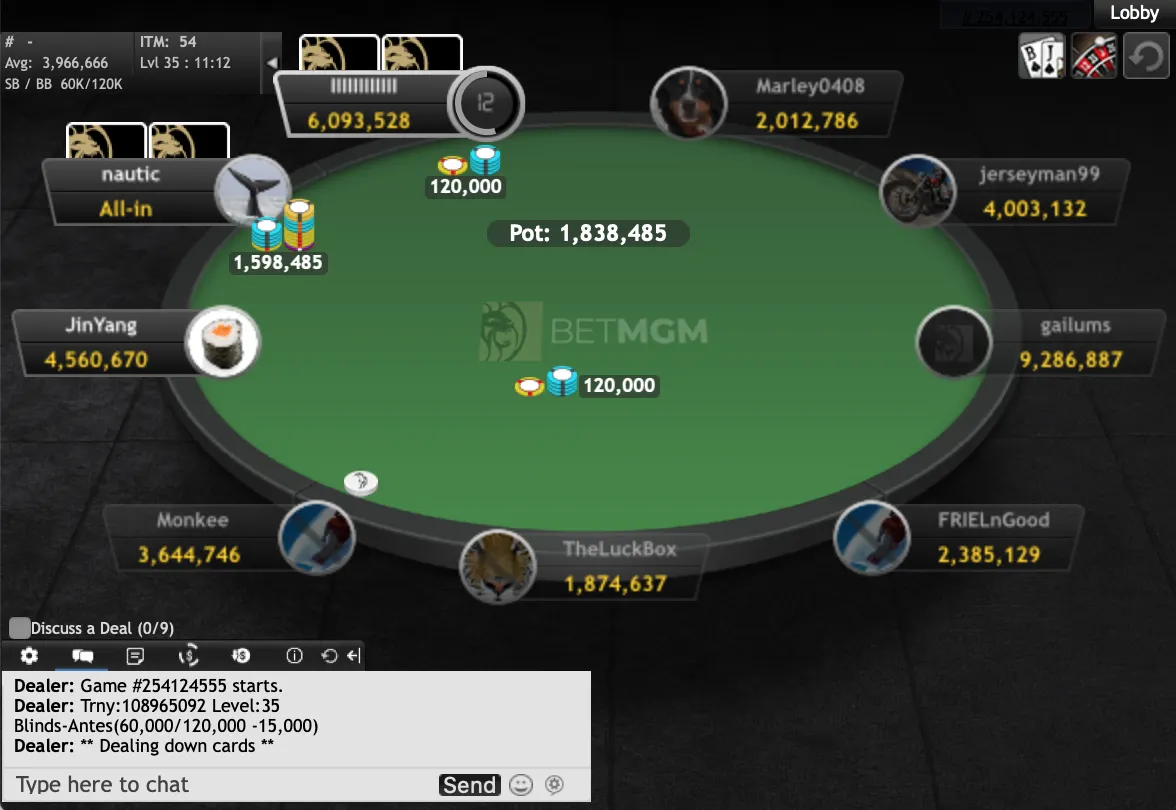1176x810 pixels.
Task: Send the chat message
Action: tap(469, 785)
